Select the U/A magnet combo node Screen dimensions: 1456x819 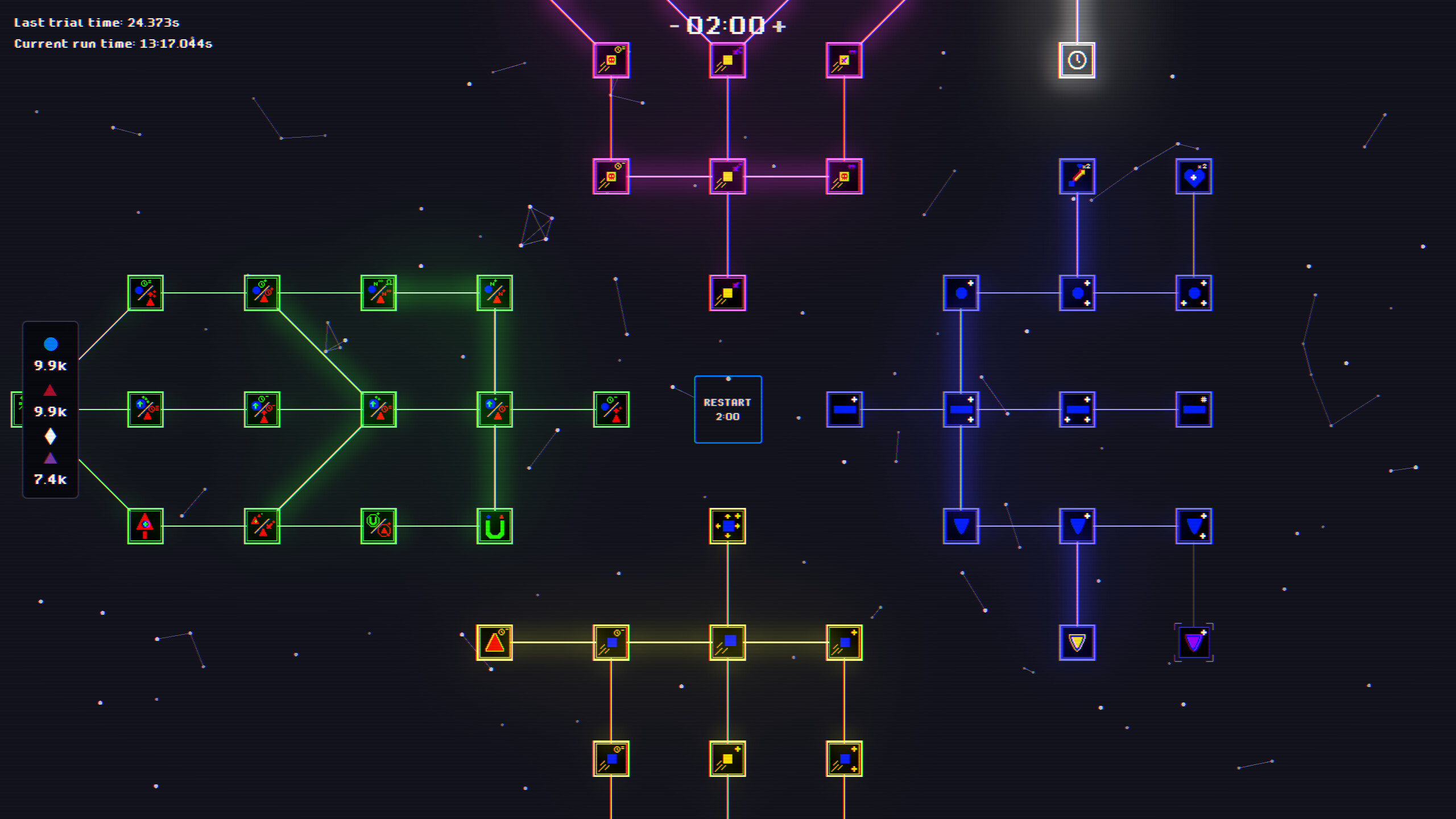pos(378,526)
